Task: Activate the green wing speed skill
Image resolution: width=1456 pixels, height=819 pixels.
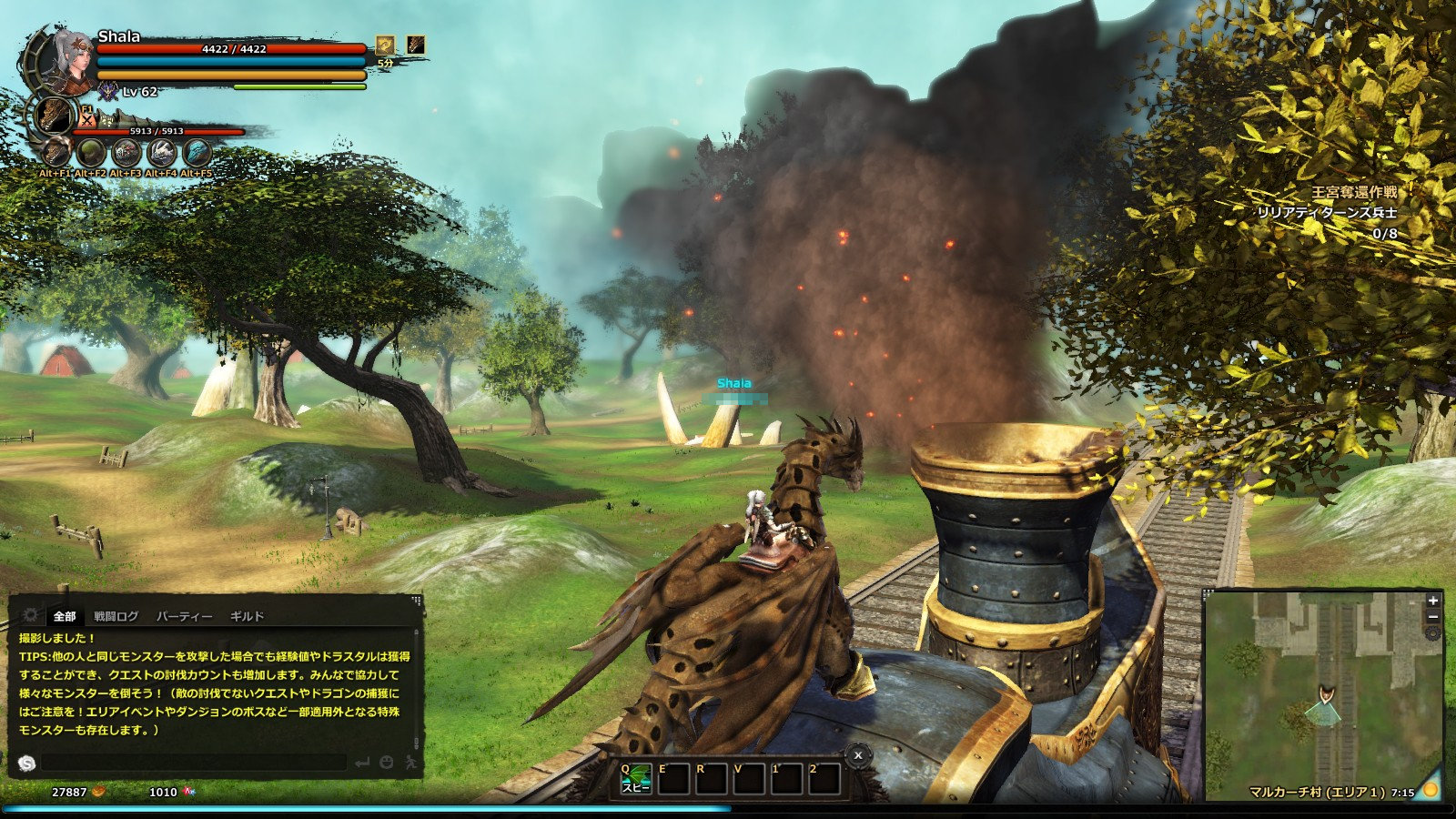Action: click(x=636, y=779)
